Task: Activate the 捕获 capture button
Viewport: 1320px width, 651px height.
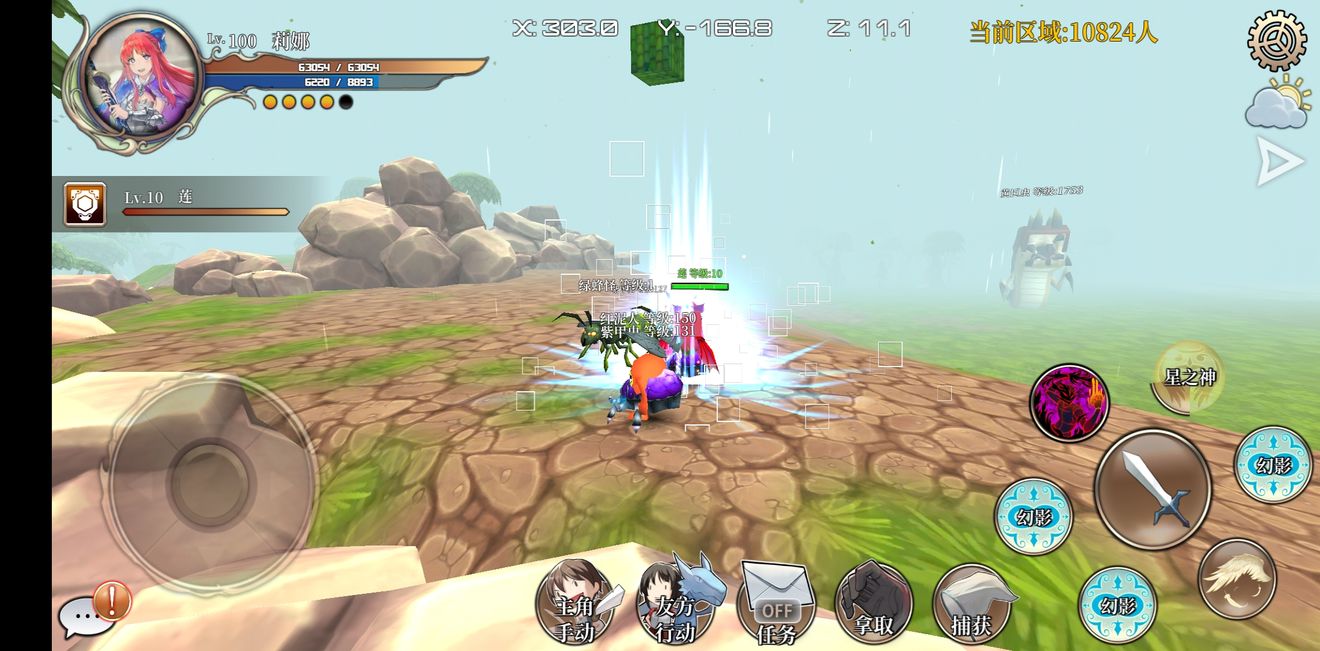Action: [x=971, y=604]
